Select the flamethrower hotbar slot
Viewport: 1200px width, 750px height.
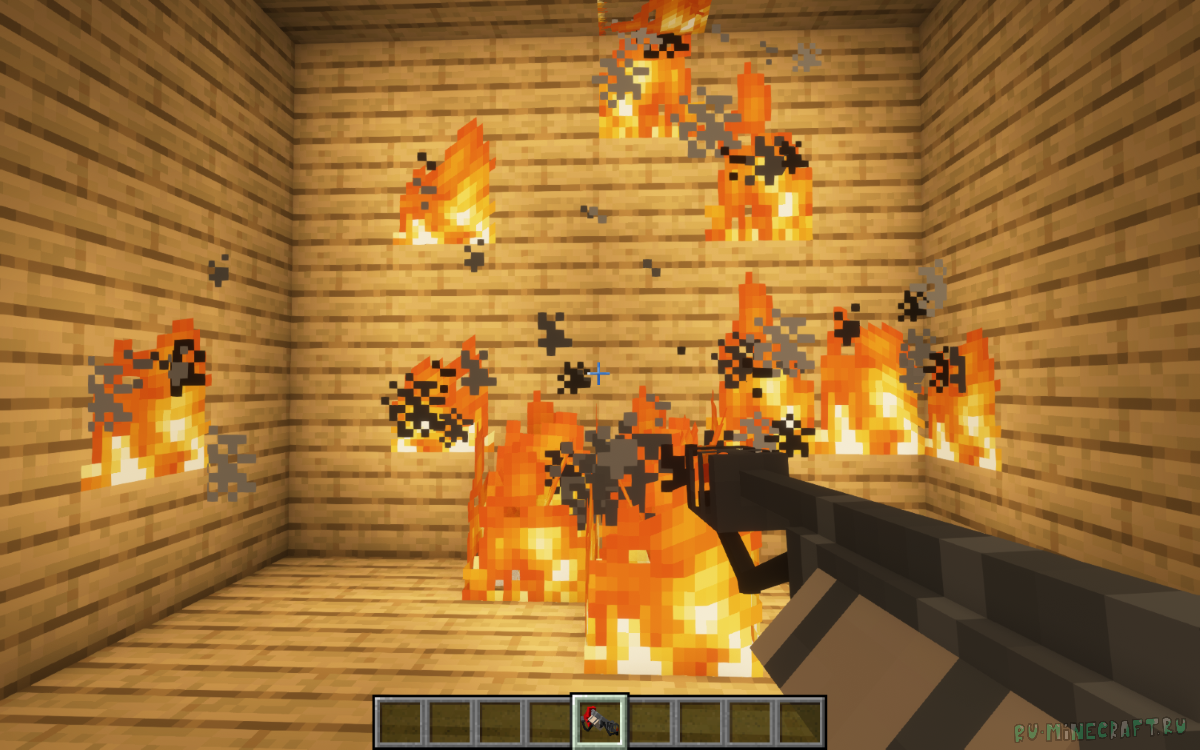pos(600,721)
